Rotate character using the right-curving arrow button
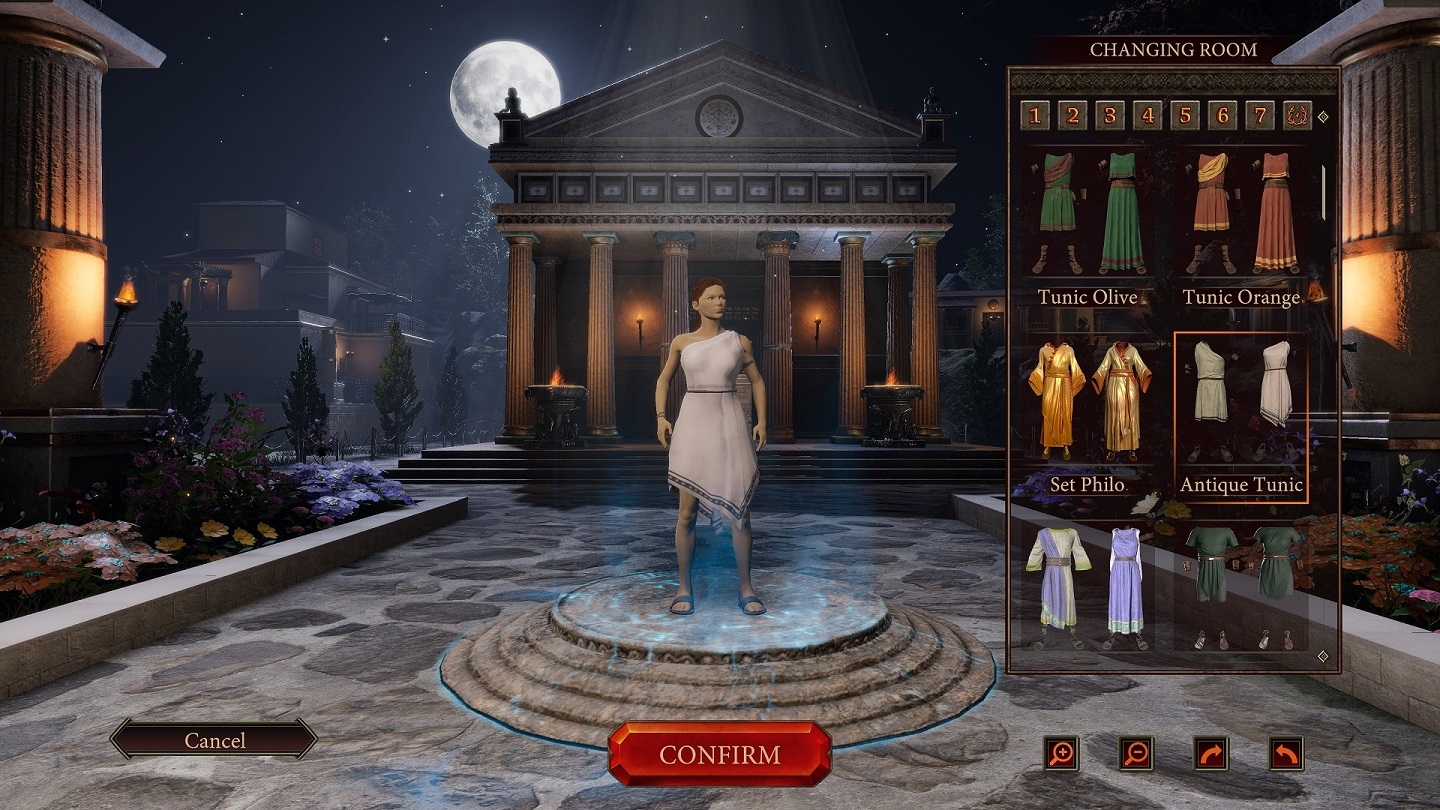This screenshot has width=1440, height=810. 1211,753
